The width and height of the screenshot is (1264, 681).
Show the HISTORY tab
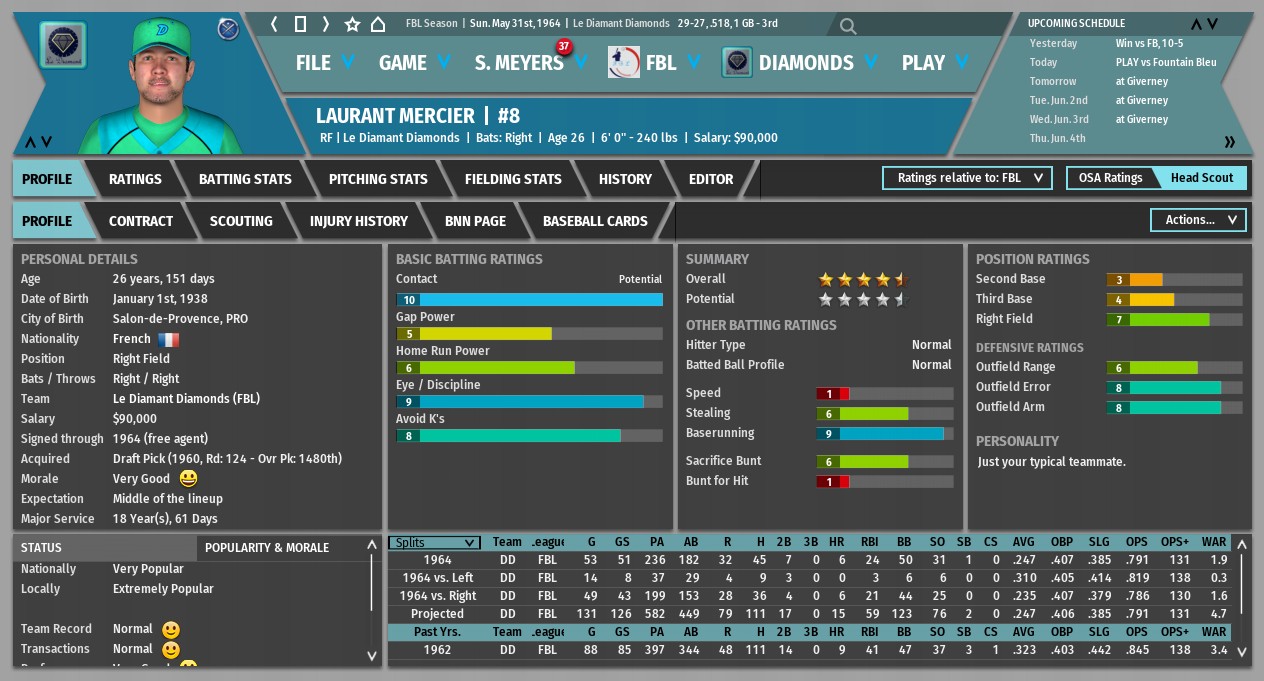(x=625, y=179)
